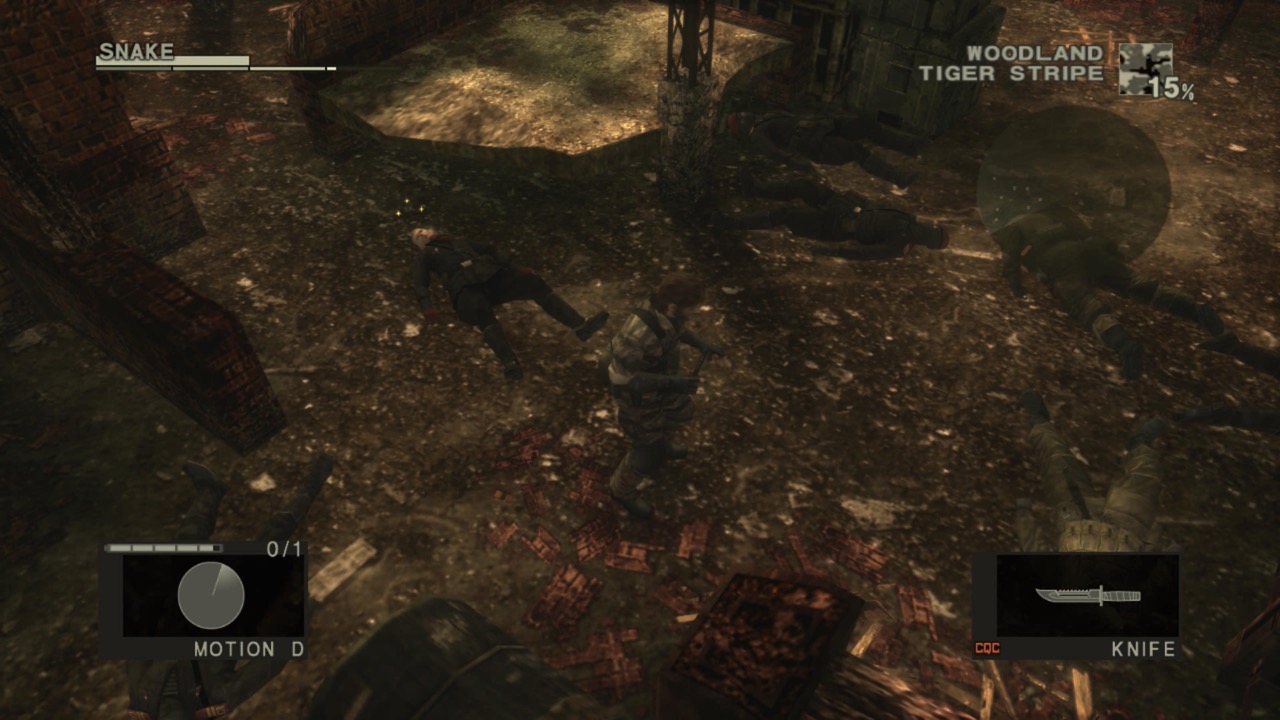
Task: Click the battery charge meter above the radar
Action: click(162, 549)
